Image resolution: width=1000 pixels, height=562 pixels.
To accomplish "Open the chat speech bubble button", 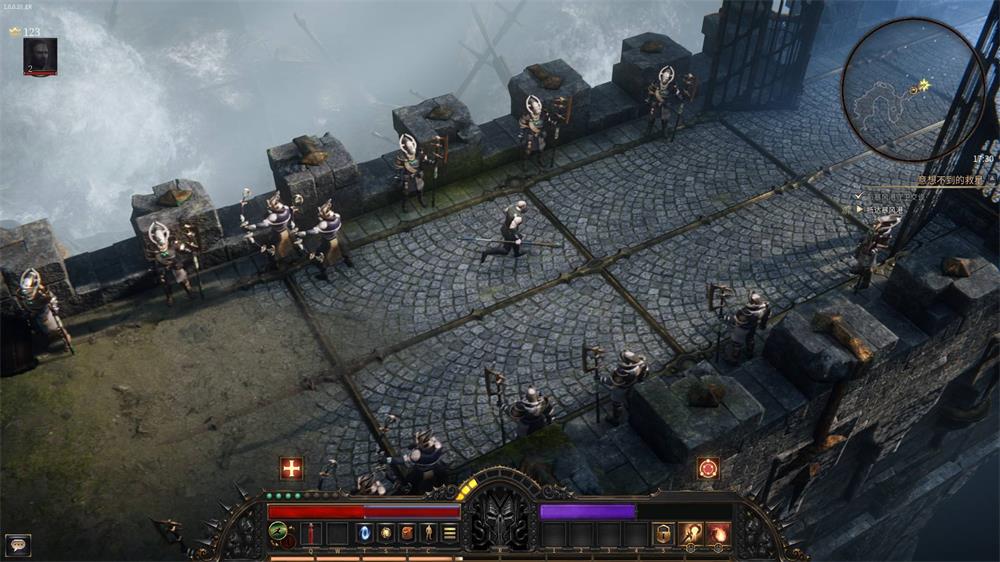I will tap(17, 545).
